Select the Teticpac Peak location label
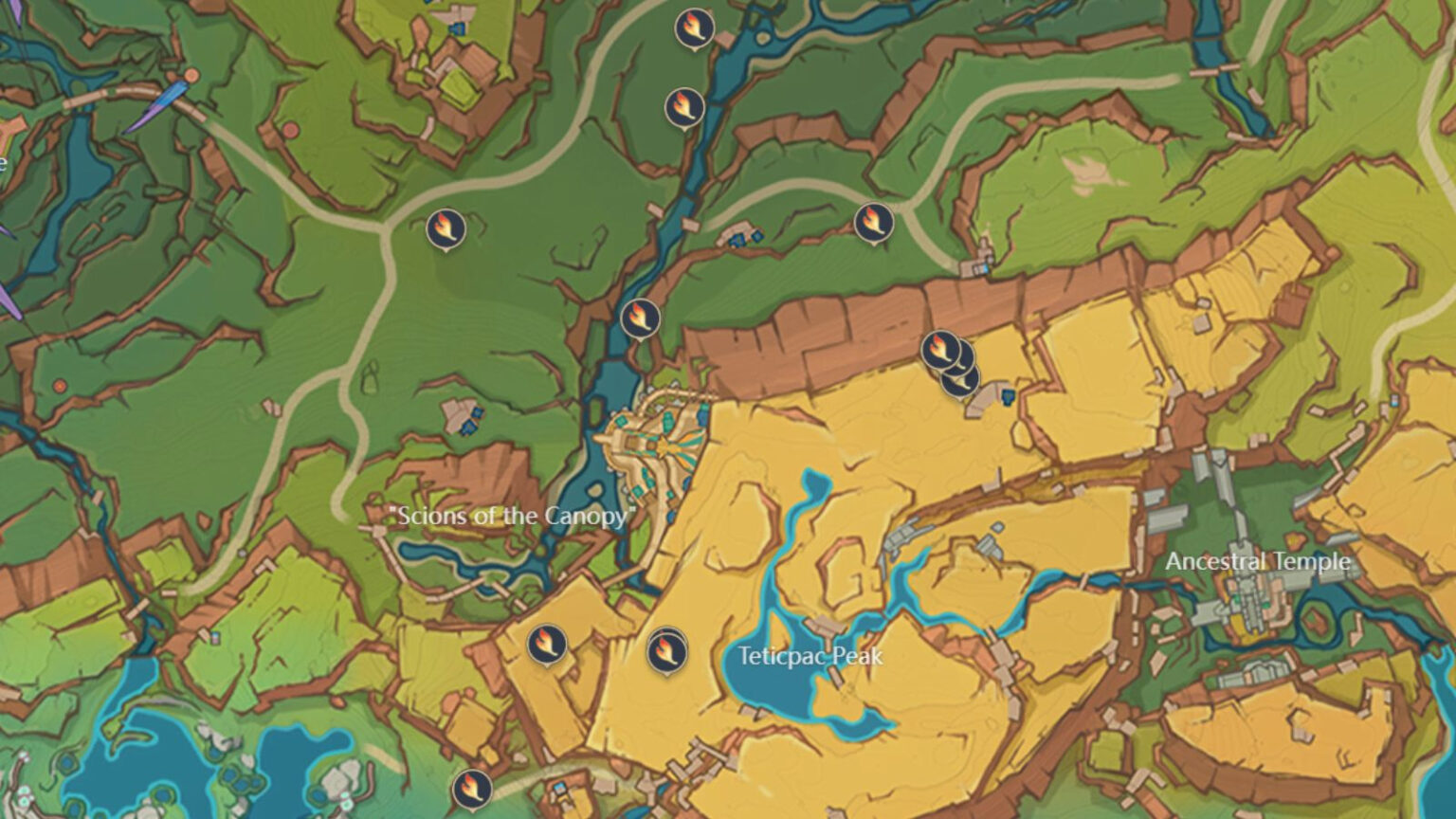Image resolution: width=1456 pixels, height=819 pixels. [x=812, y=655]
